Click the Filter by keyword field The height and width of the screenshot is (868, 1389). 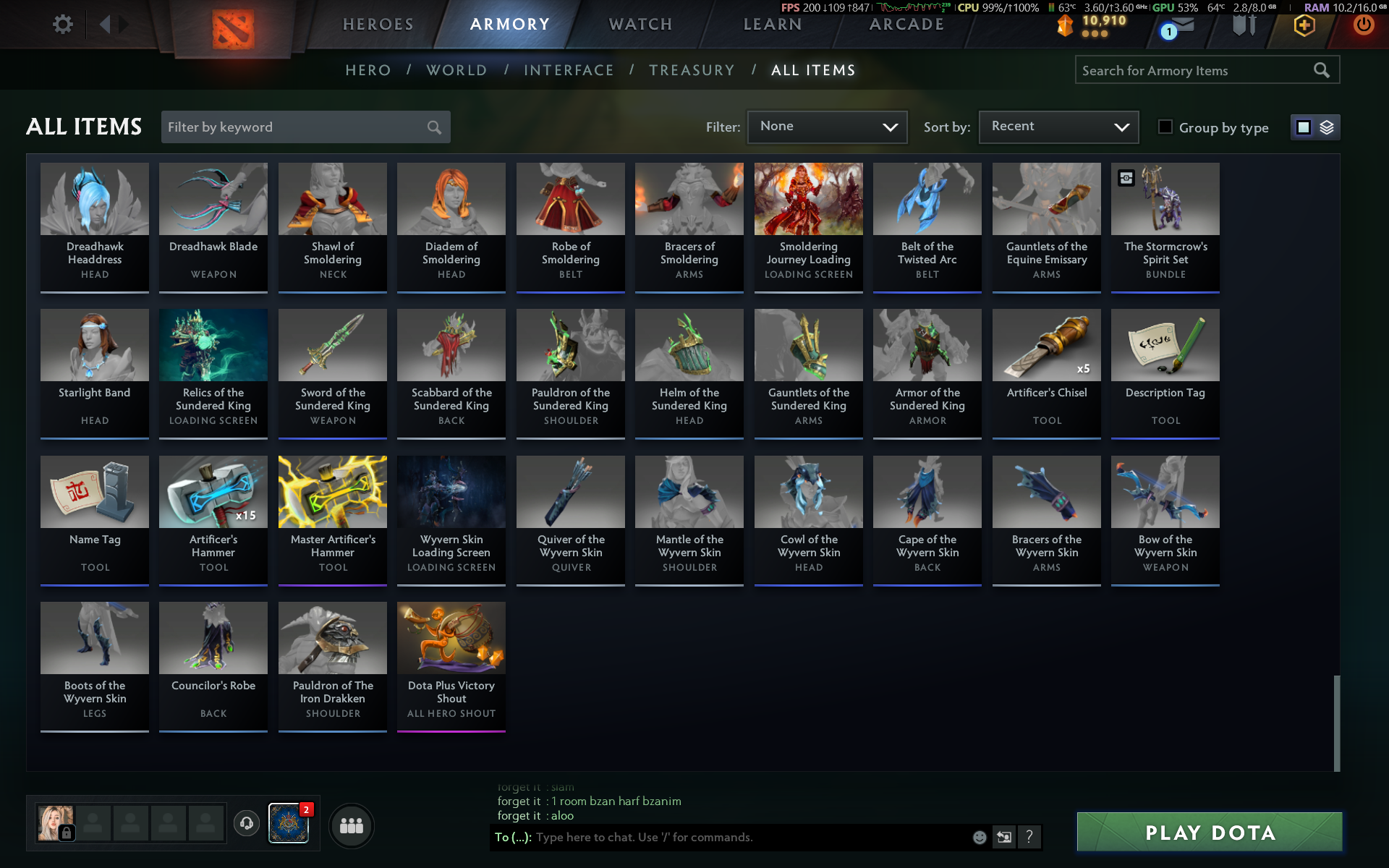(297, 127)
